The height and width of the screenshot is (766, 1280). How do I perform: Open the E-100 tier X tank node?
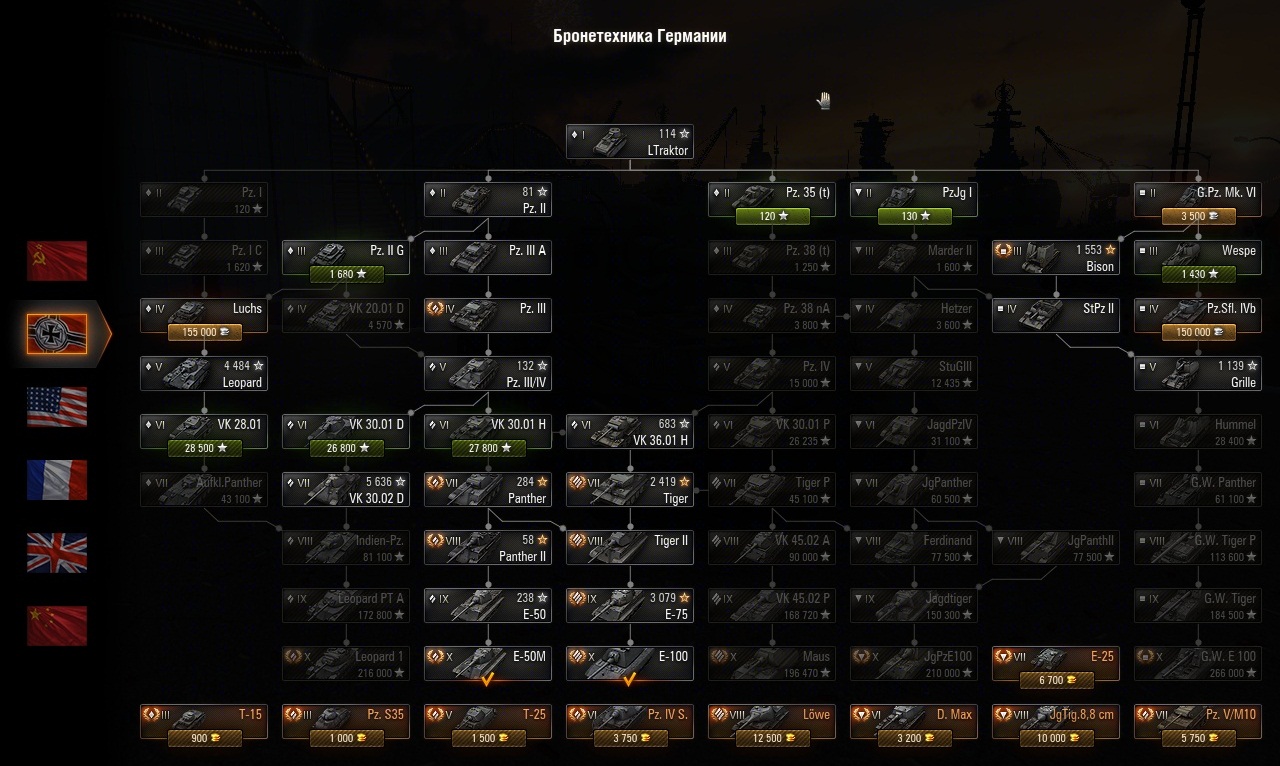(629, 664)
